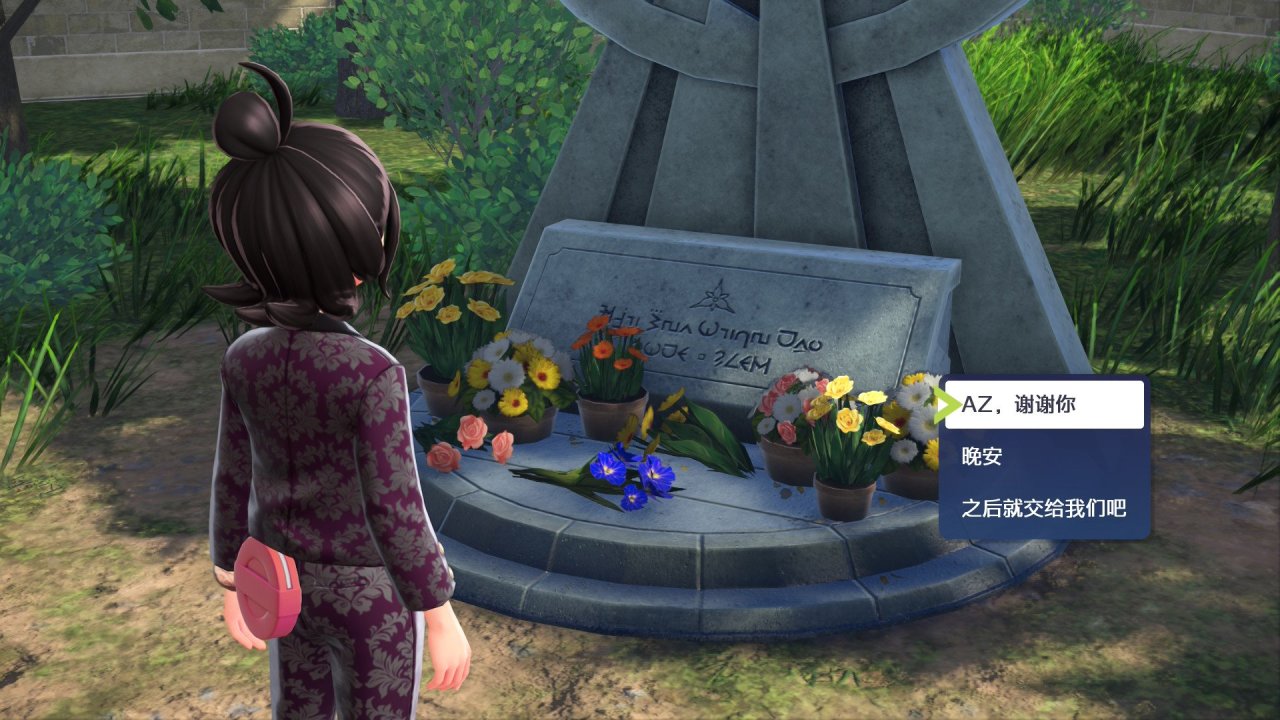This screenshot has width=1280, height=720.
Task: Pick the response "之后就交给我们吧"
Action: tap(1044, 509)
